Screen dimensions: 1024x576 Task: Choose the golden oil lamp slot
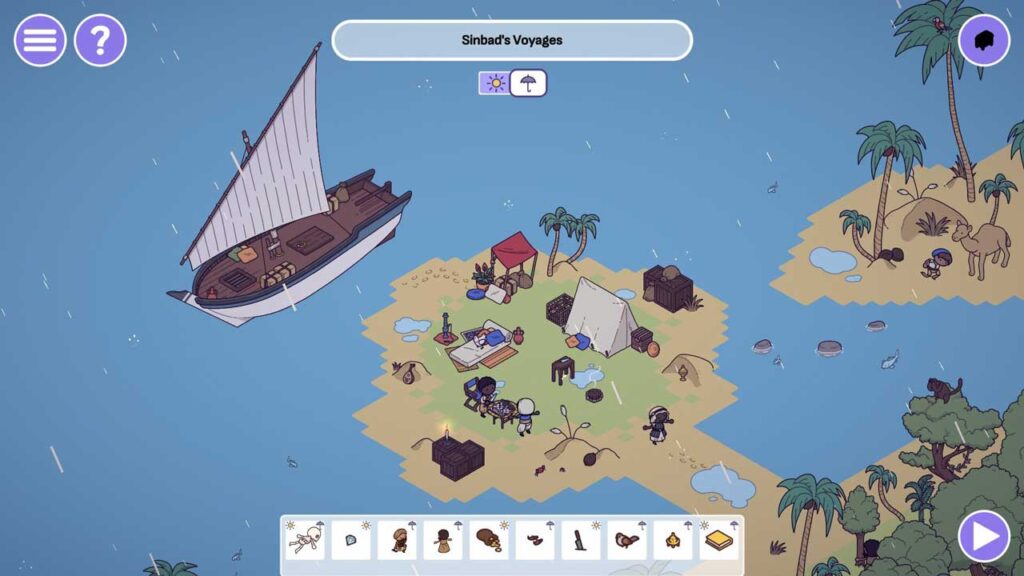673,540
